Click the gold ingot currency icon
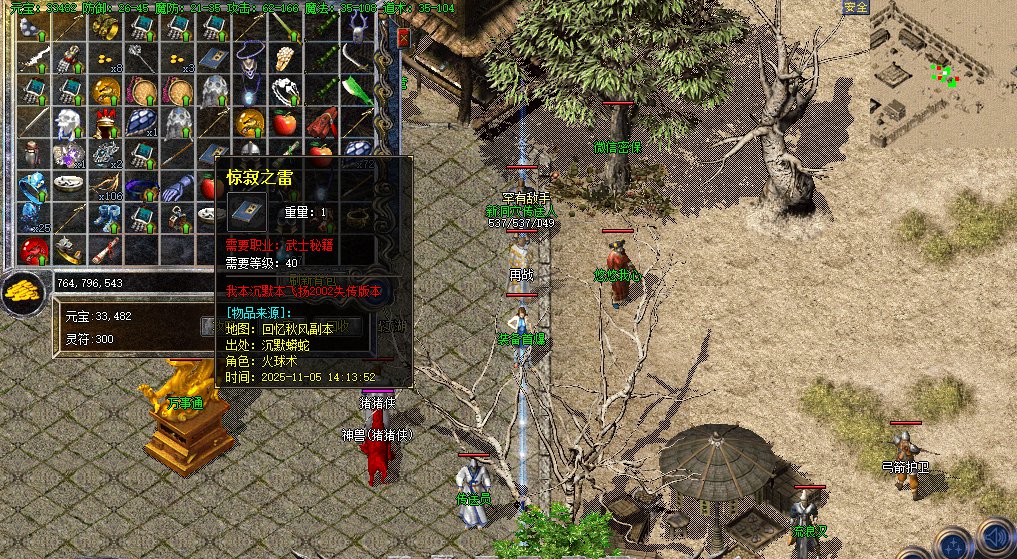The height and width of the screenshot is (559, 1017). (21, 292)
